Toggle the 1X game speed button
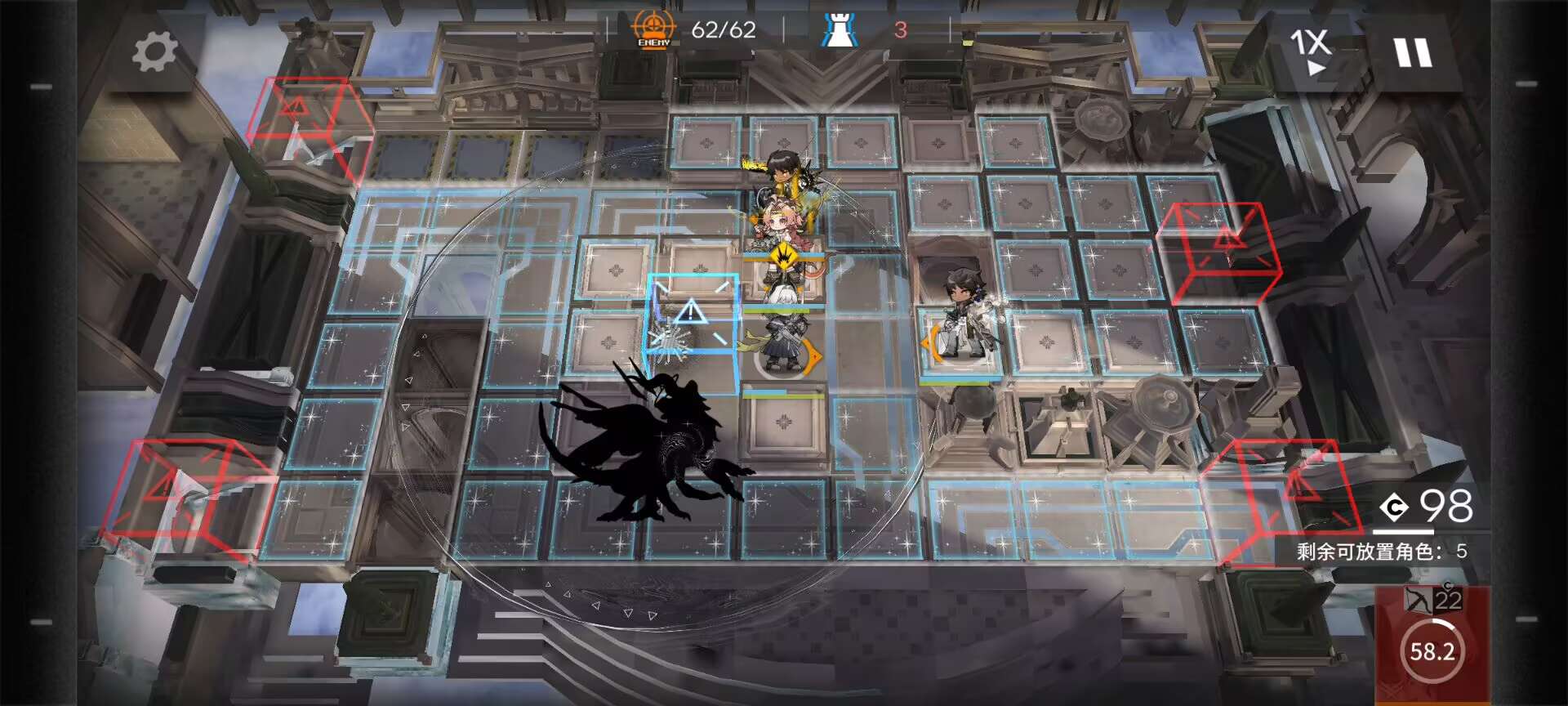Screen dimensions: 1568x706 [1311, 51]
